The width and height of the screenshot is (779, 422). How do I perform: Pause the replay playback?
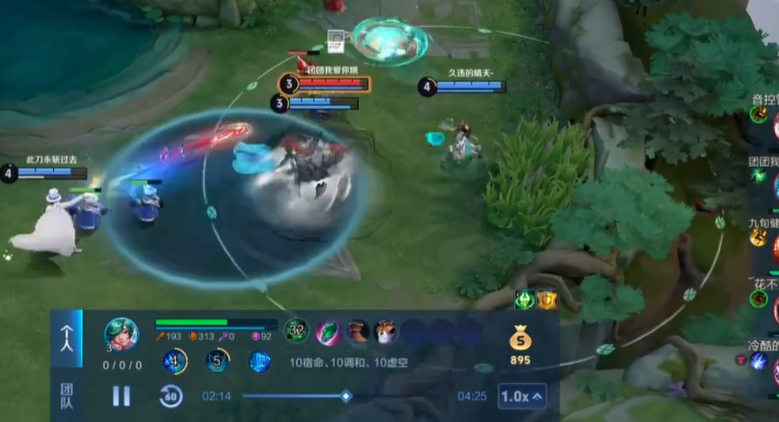click(x=121, y=396)
